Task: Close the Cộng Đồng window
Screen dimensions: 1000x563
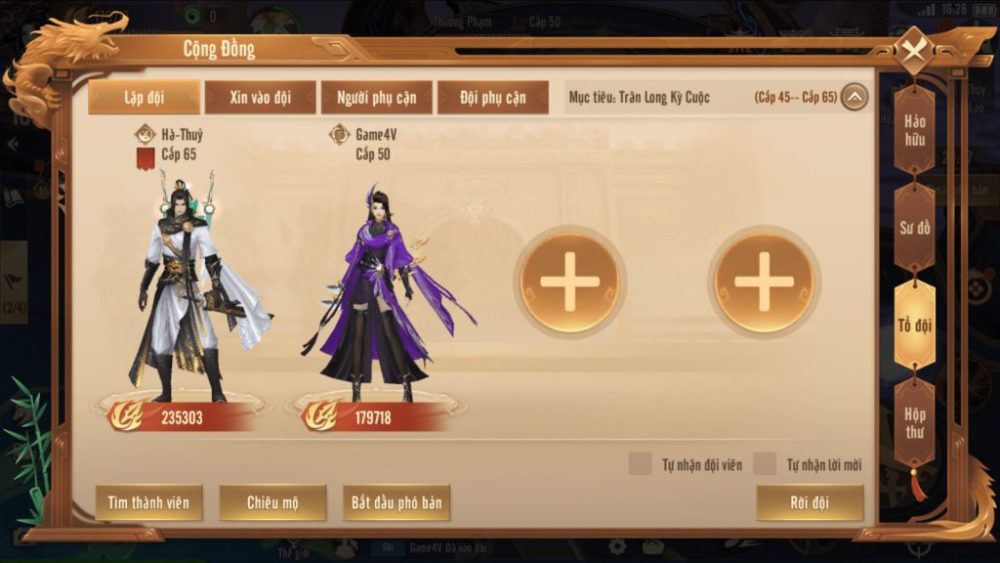Action: [914, 50]
